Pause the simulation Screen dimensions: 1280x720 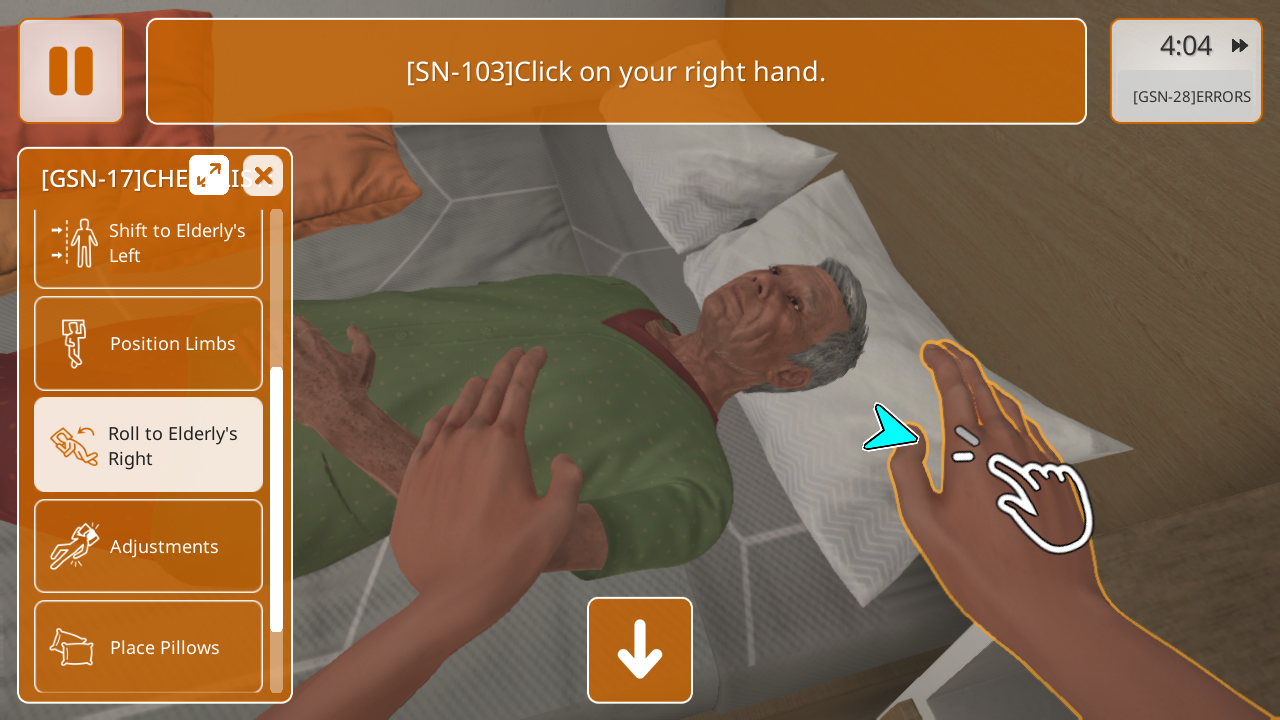coord(71,71)
